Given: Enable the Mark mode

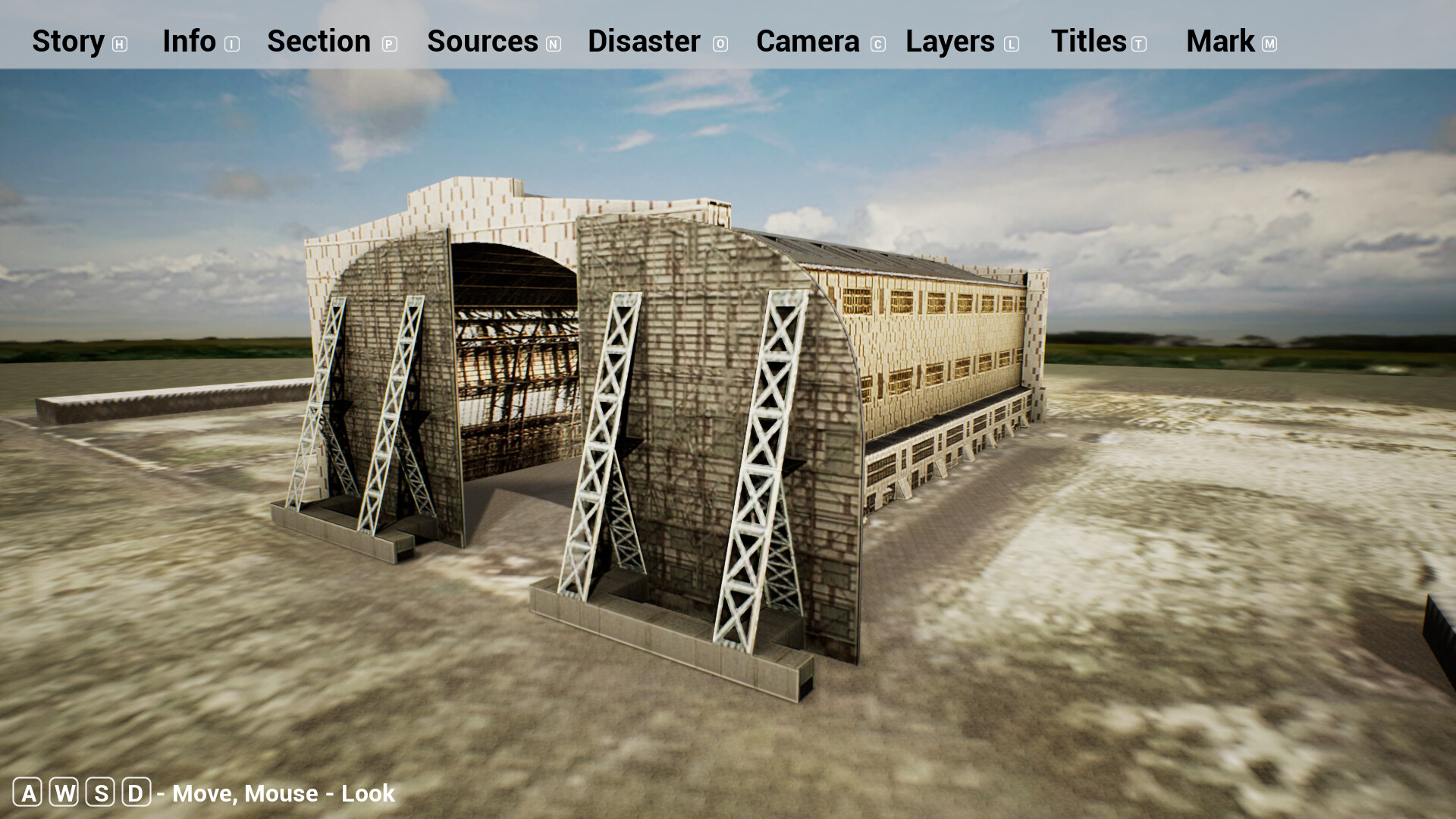Looking at the screenshot, I should coord(1221,42).
